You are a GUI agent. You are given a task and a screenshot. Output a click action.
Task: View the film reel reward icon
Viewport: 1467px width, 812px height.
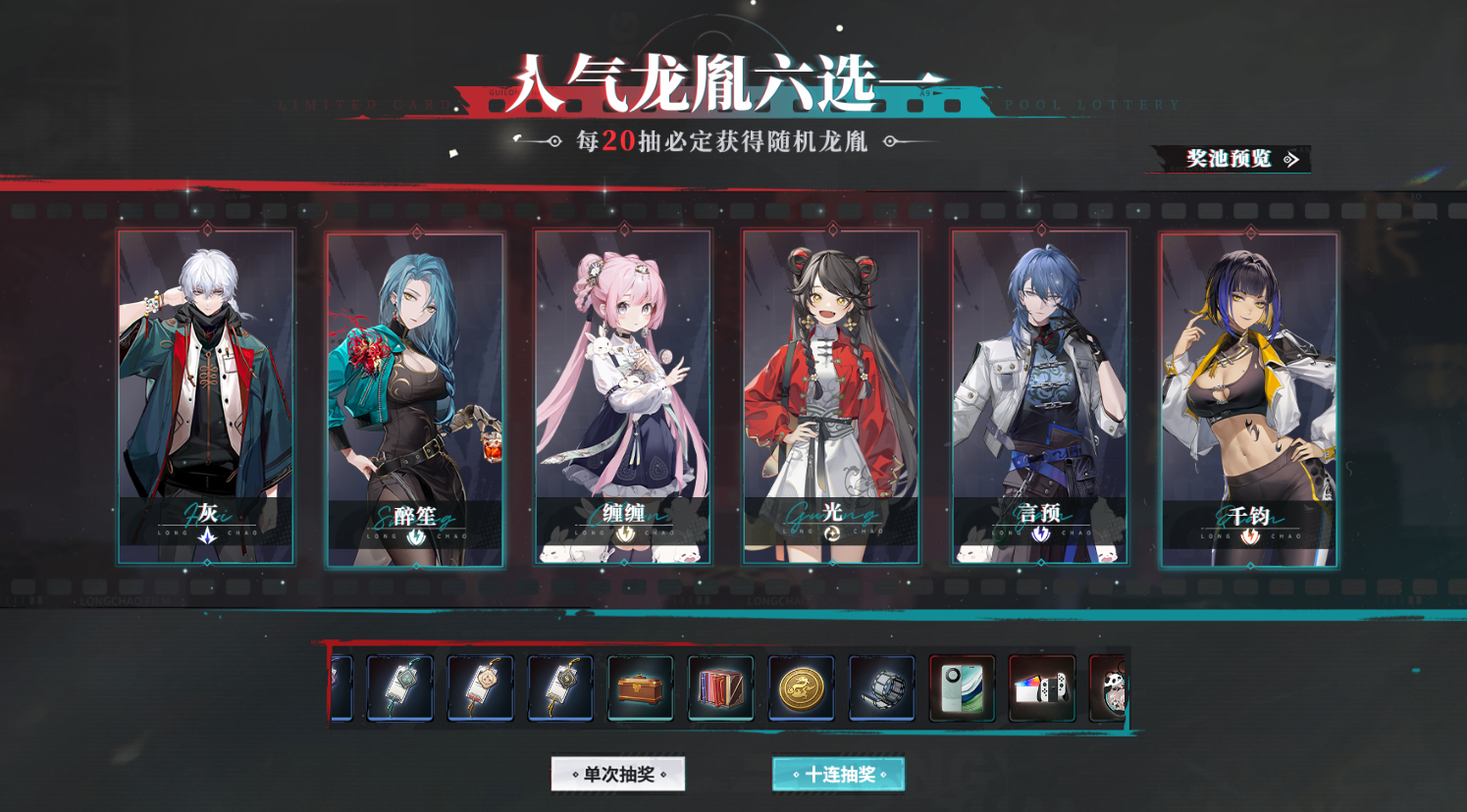881,688
